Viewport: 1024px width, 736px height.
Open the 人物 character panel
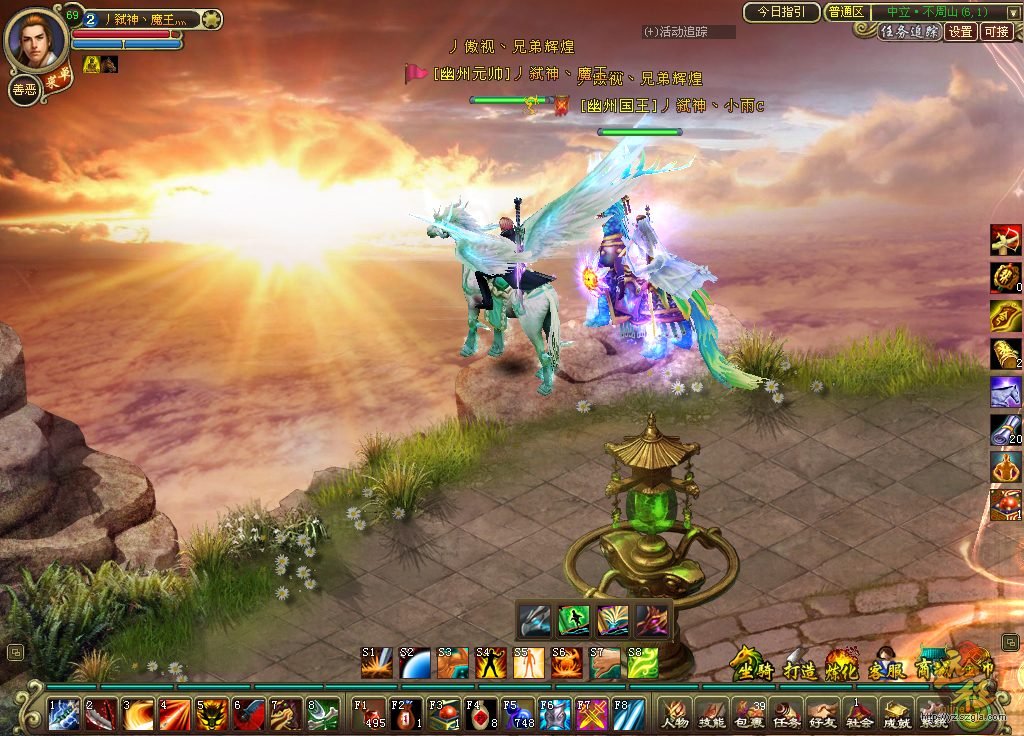click(673, 713)
